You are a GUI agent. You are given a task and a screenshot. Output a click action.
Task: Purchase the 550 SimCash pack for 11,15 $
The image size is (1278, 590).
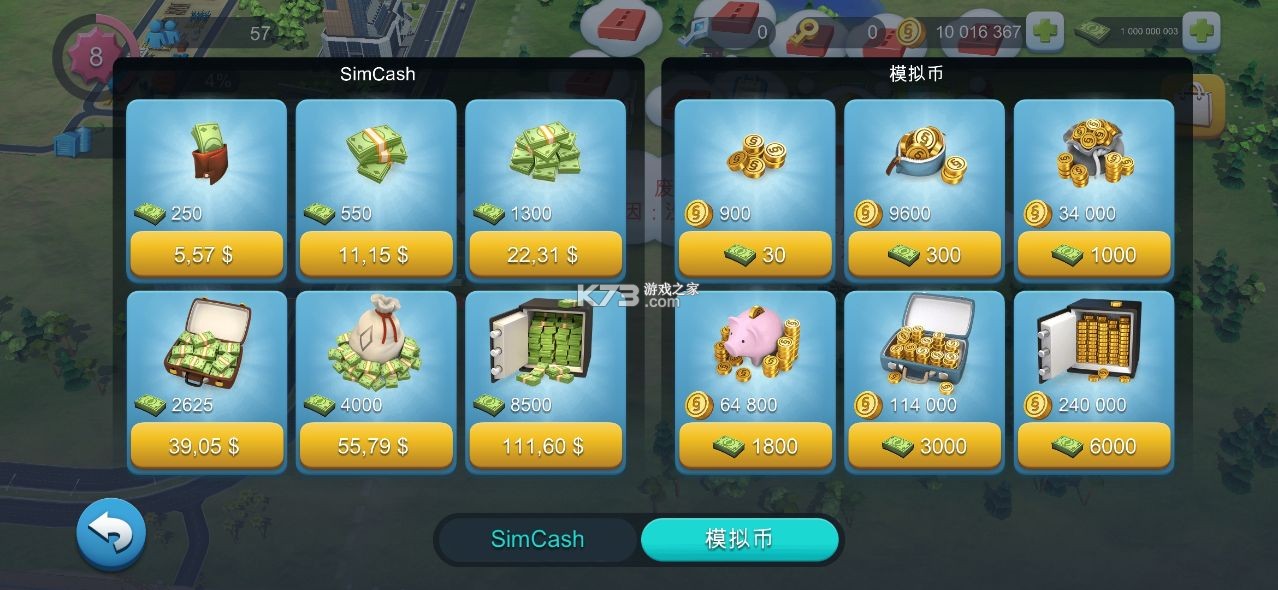[376, 255]
